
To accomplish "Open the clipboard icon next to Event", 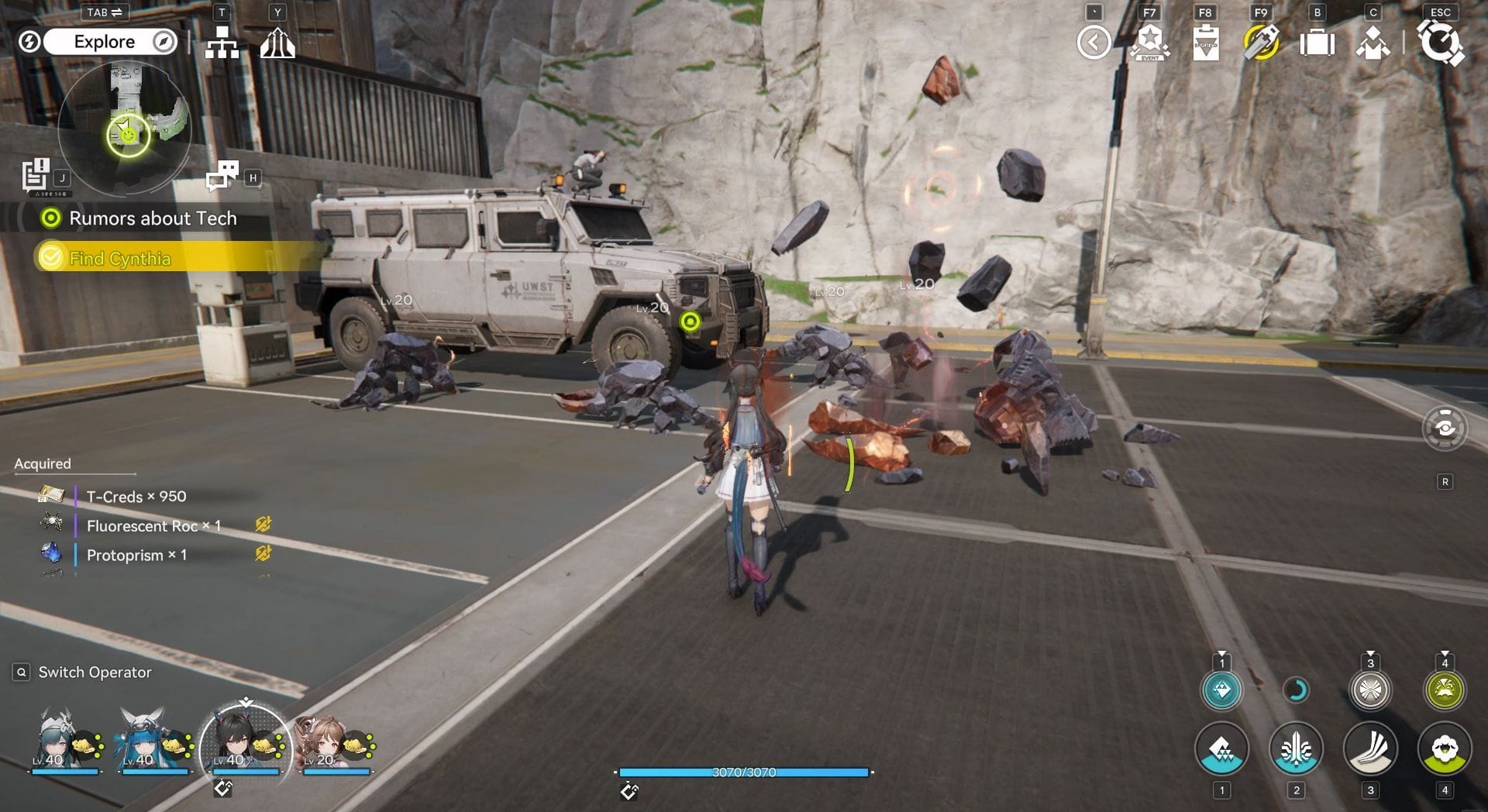I will coord(1205,43).
